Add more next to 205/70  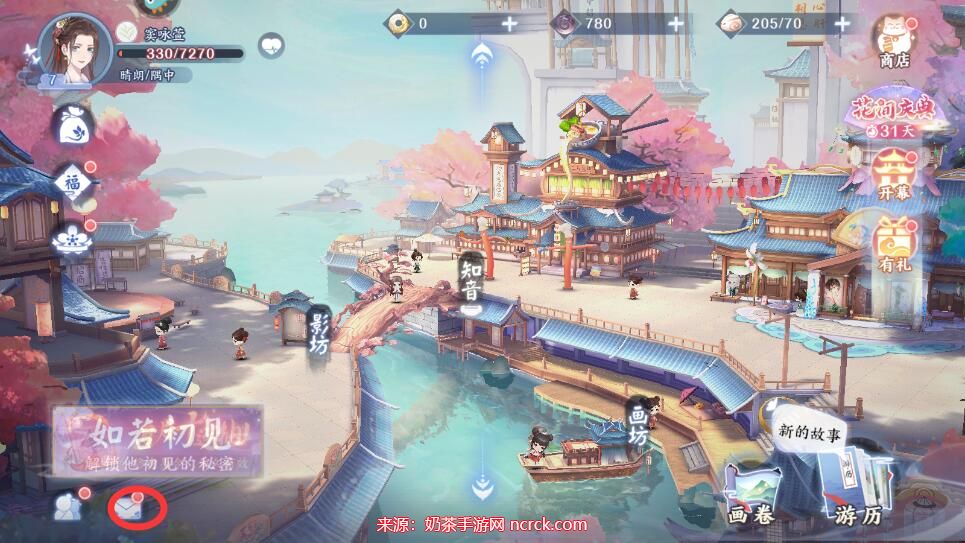click(x=844, y=23)
